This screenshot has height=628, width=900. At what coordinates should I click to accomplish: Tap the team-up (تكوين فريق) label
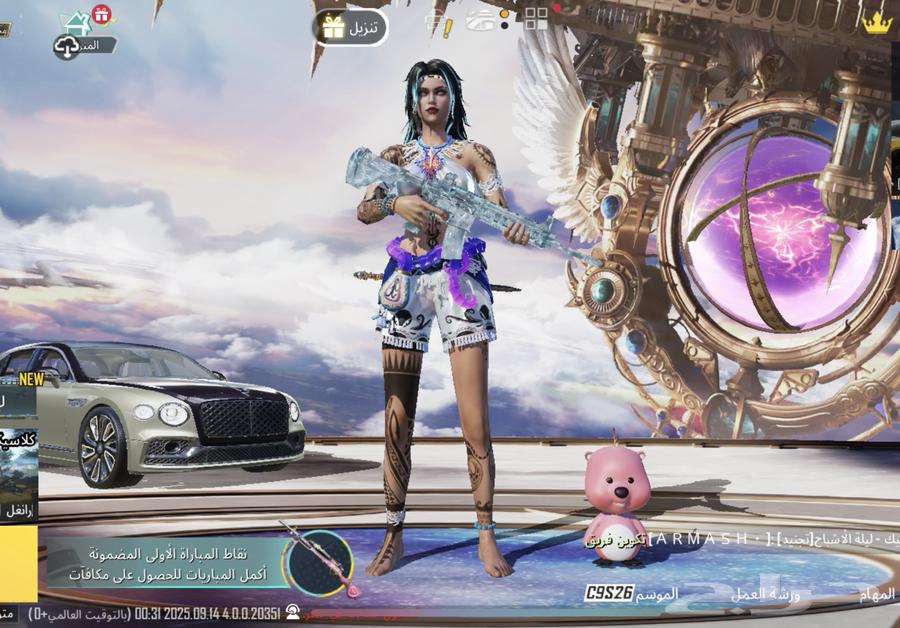point(614,541)
